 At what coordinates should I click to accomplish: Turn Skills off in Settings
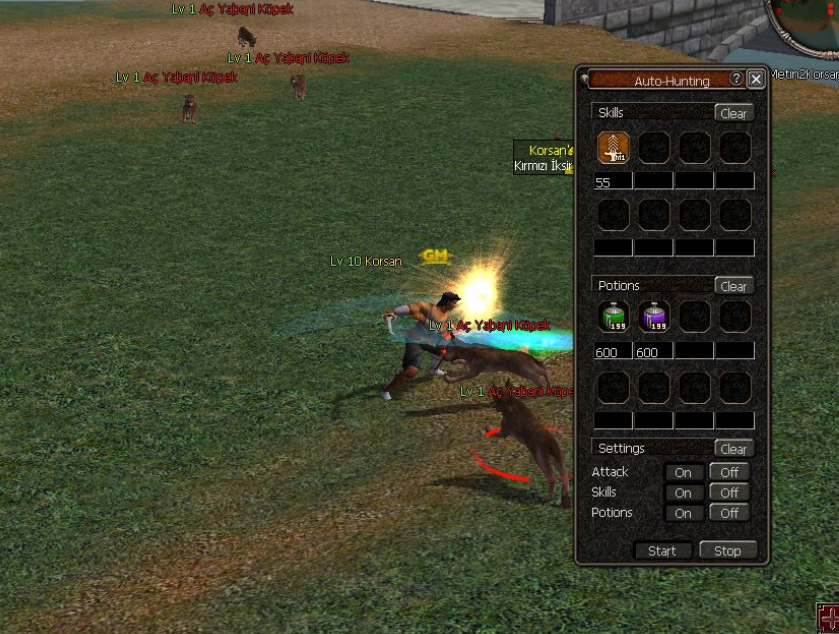coord(729,493)
